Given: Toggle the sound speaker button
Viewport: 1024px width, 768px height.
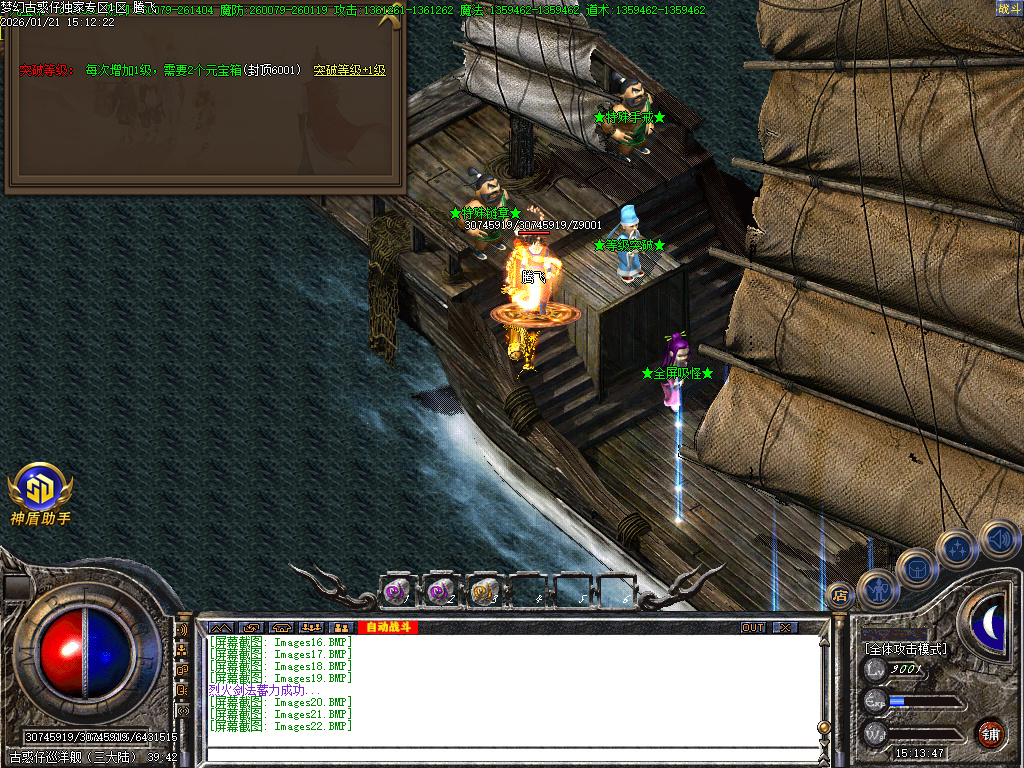Looking at the screenshot, I should [998, 539].
